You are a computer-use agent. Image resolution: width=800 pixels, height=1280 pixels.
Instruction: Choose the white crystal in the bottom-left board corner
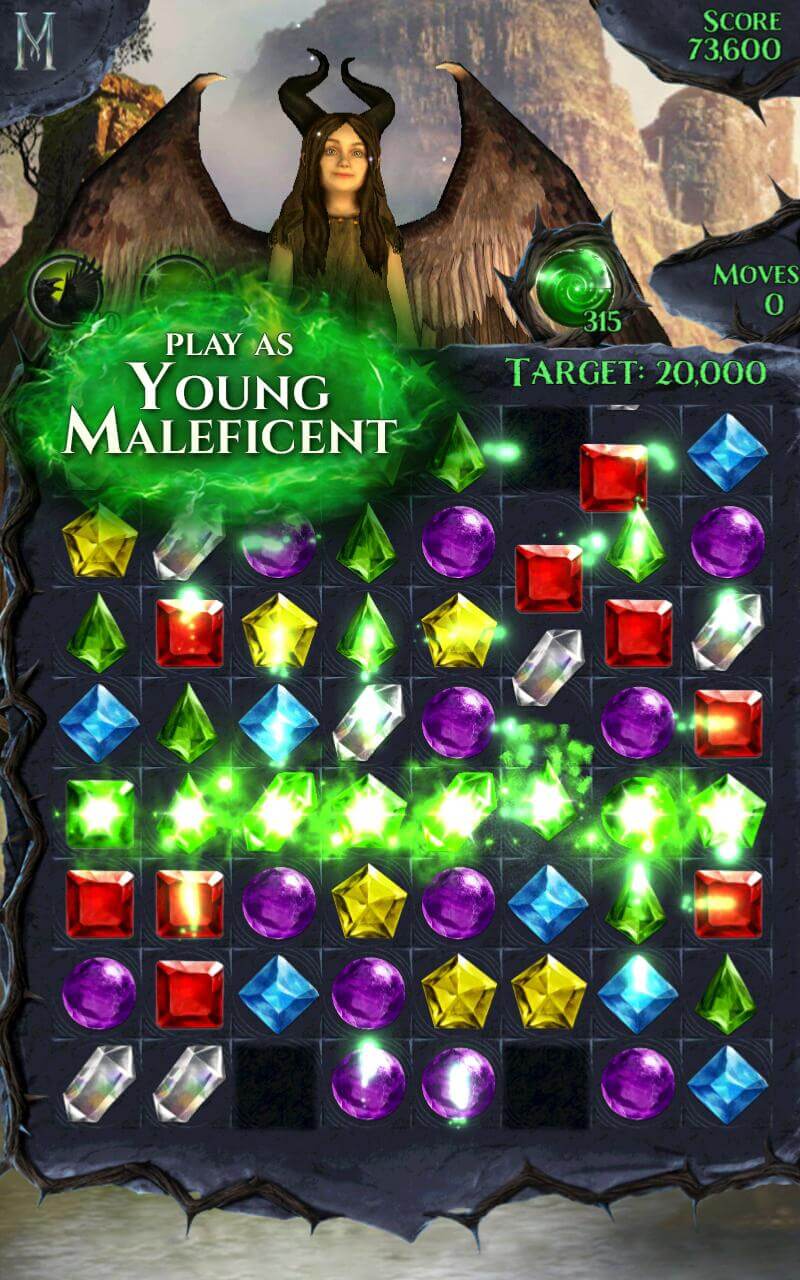coord(98,1083)
